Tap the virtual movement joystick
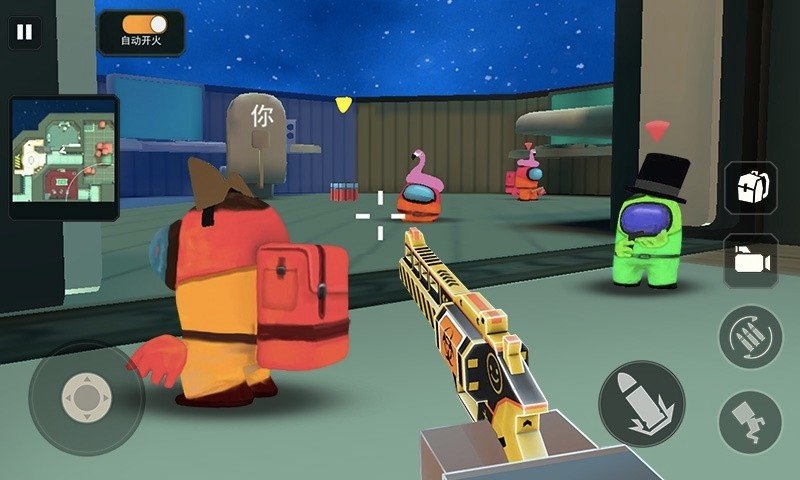 tap(86, 399)
